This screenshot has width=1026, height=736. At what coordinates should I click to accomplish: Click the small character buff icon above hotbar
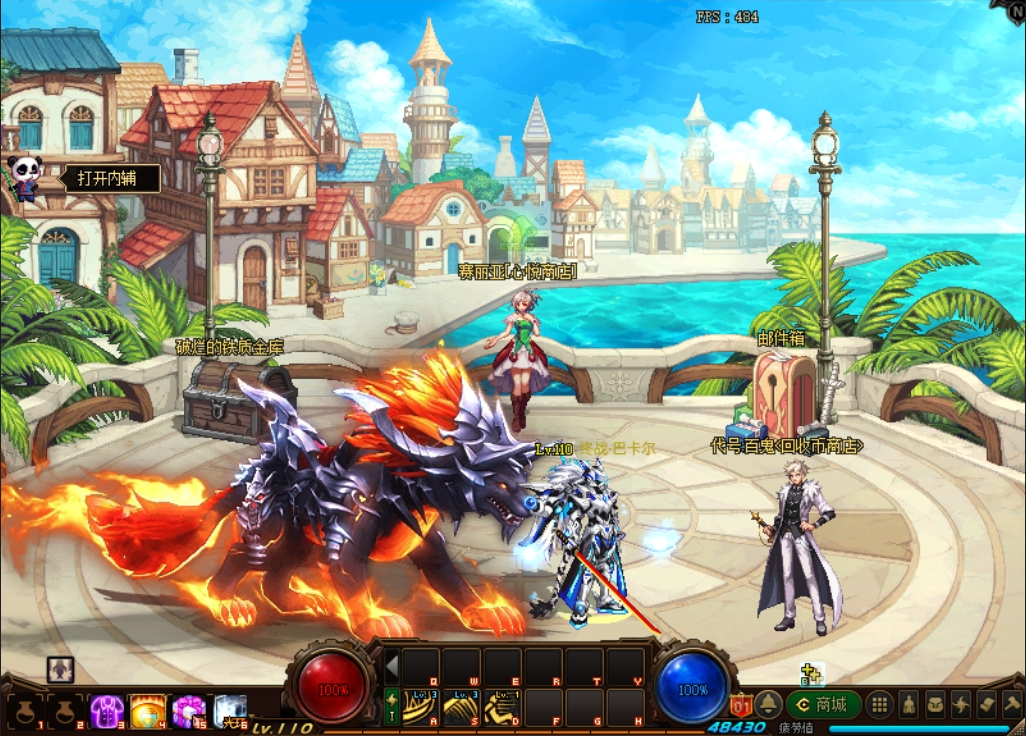tap(60, 669)
